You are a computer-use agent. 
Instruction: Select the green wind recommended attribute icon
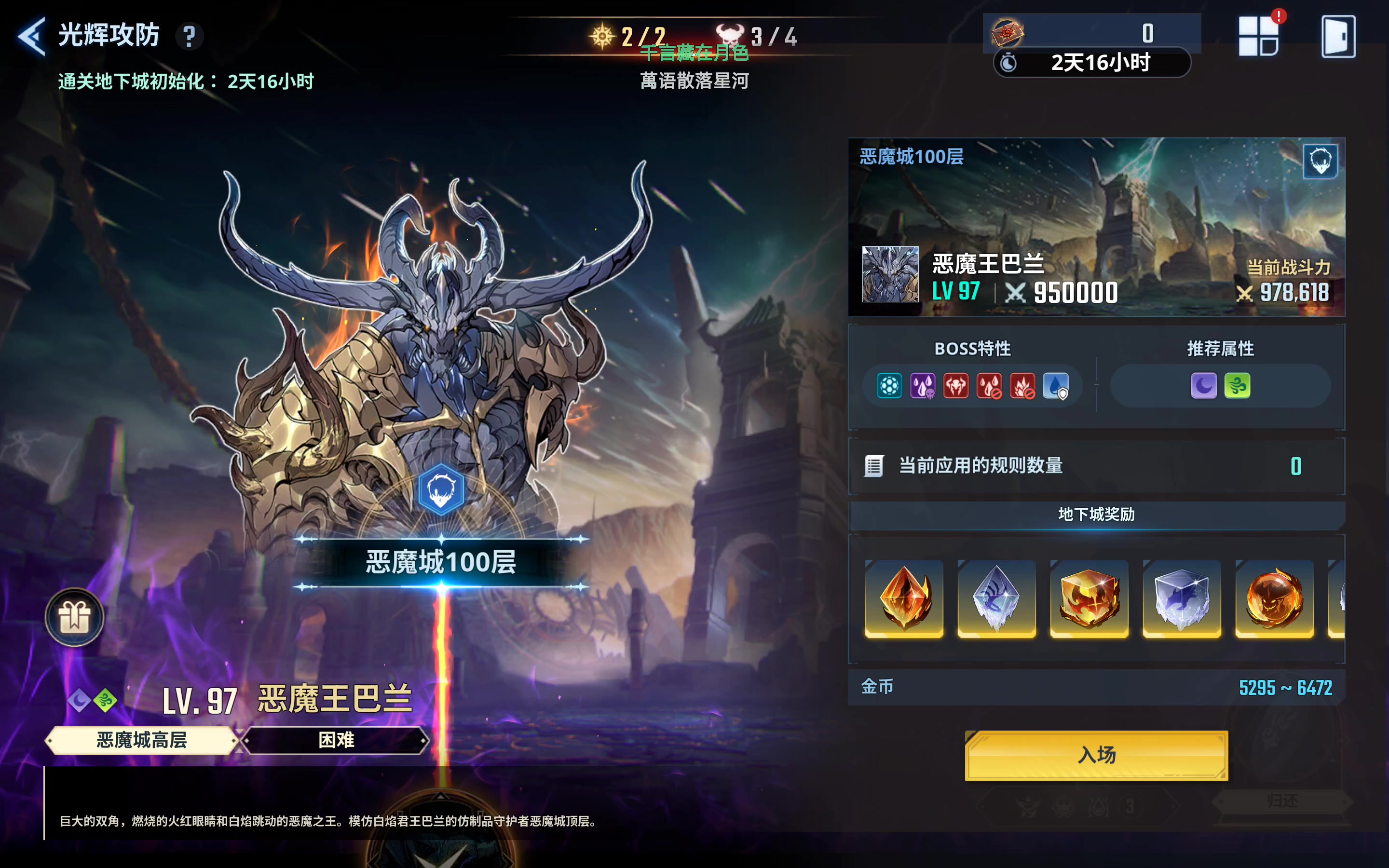[1238, 386]
